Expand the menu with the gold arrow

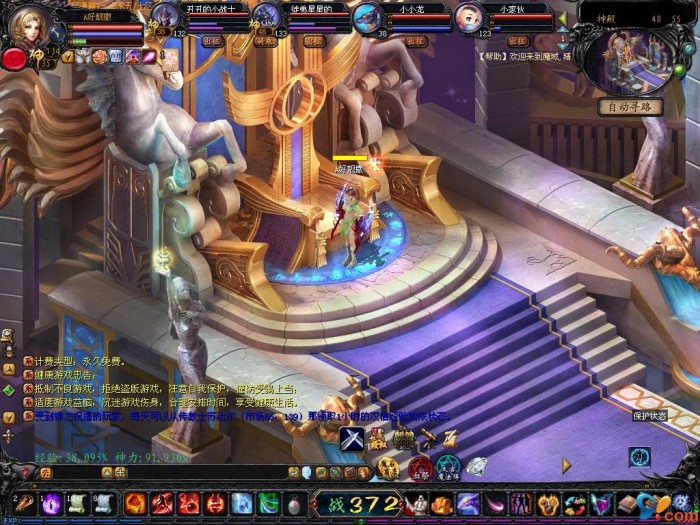coord(566,465)
